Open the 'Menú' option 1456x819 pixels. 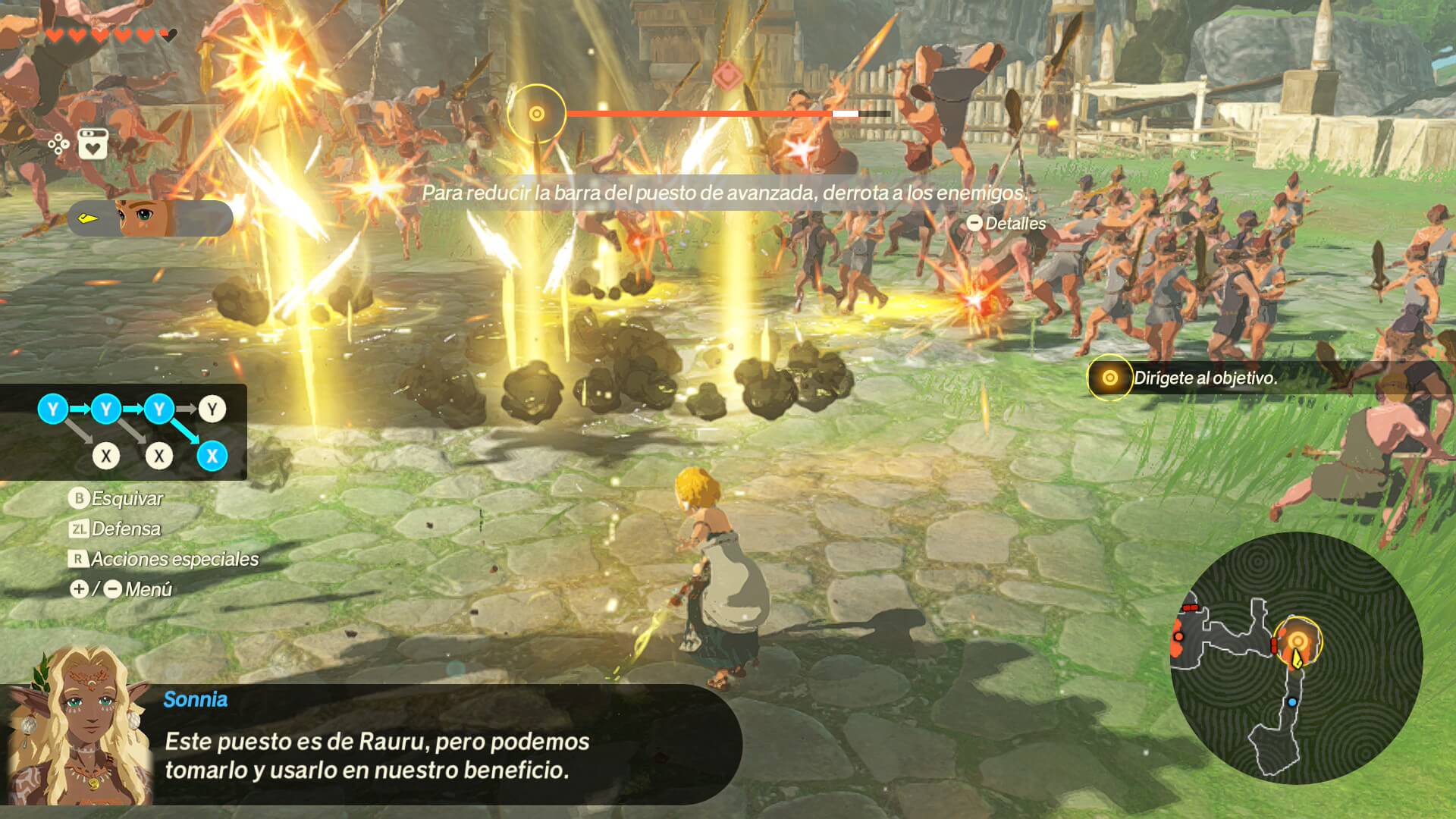point(121,589)
